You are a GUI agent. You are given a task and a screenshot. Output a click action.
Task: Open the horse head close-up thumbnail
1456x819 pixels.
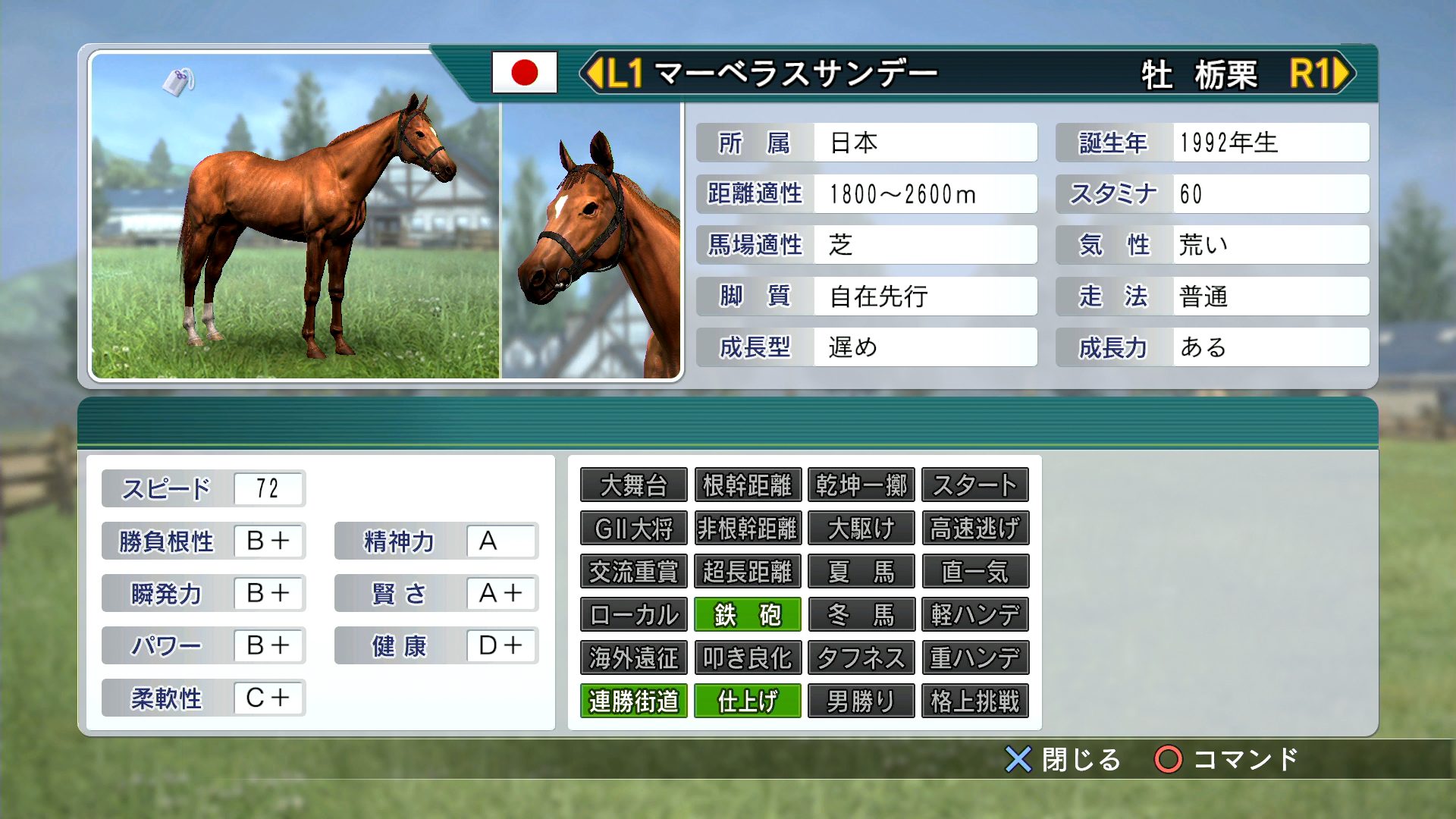[x=591, y=240]
